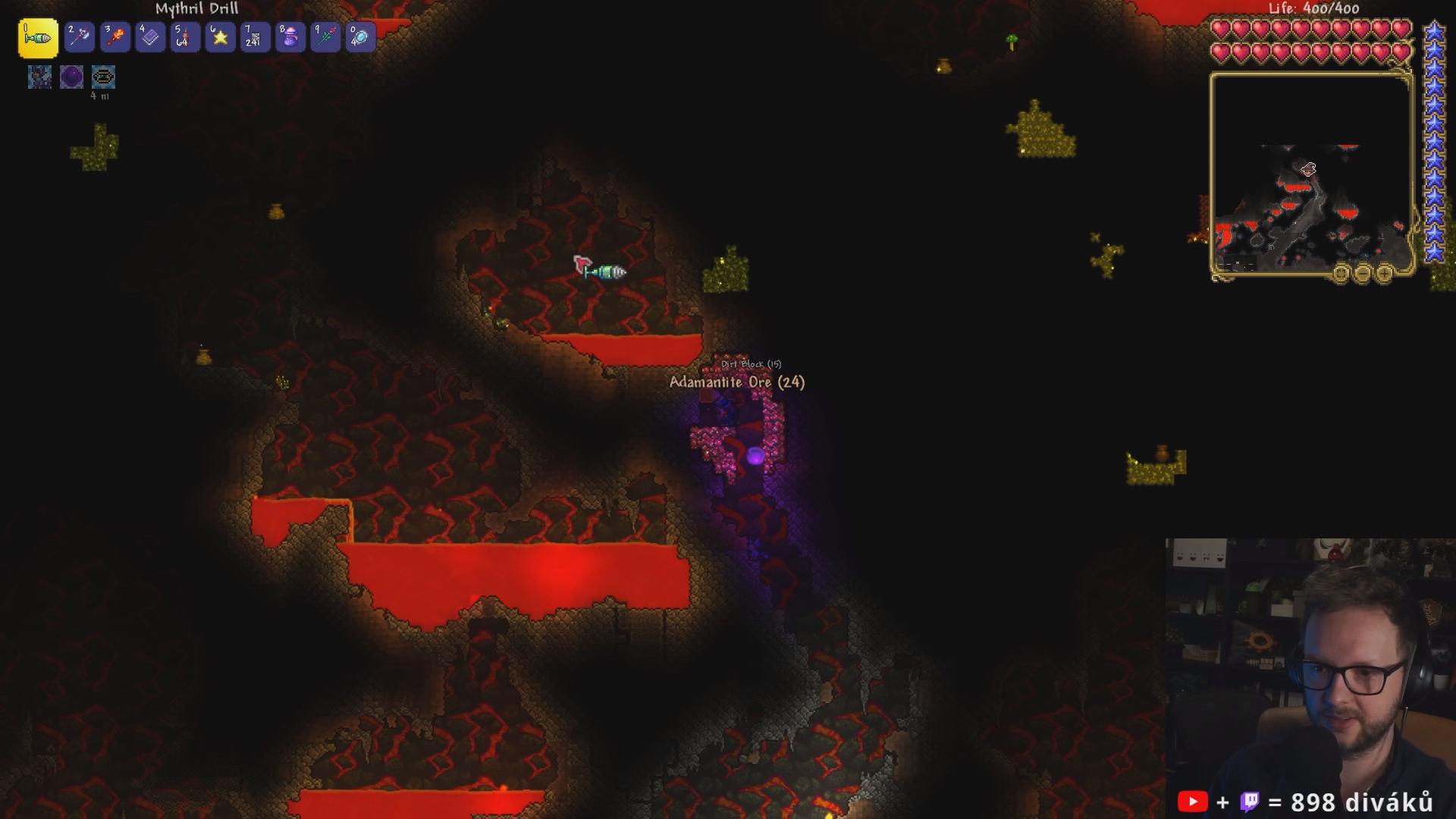Choose the fiery staff in slot 3
This screenshot has width=1456, height=819.
115,37
